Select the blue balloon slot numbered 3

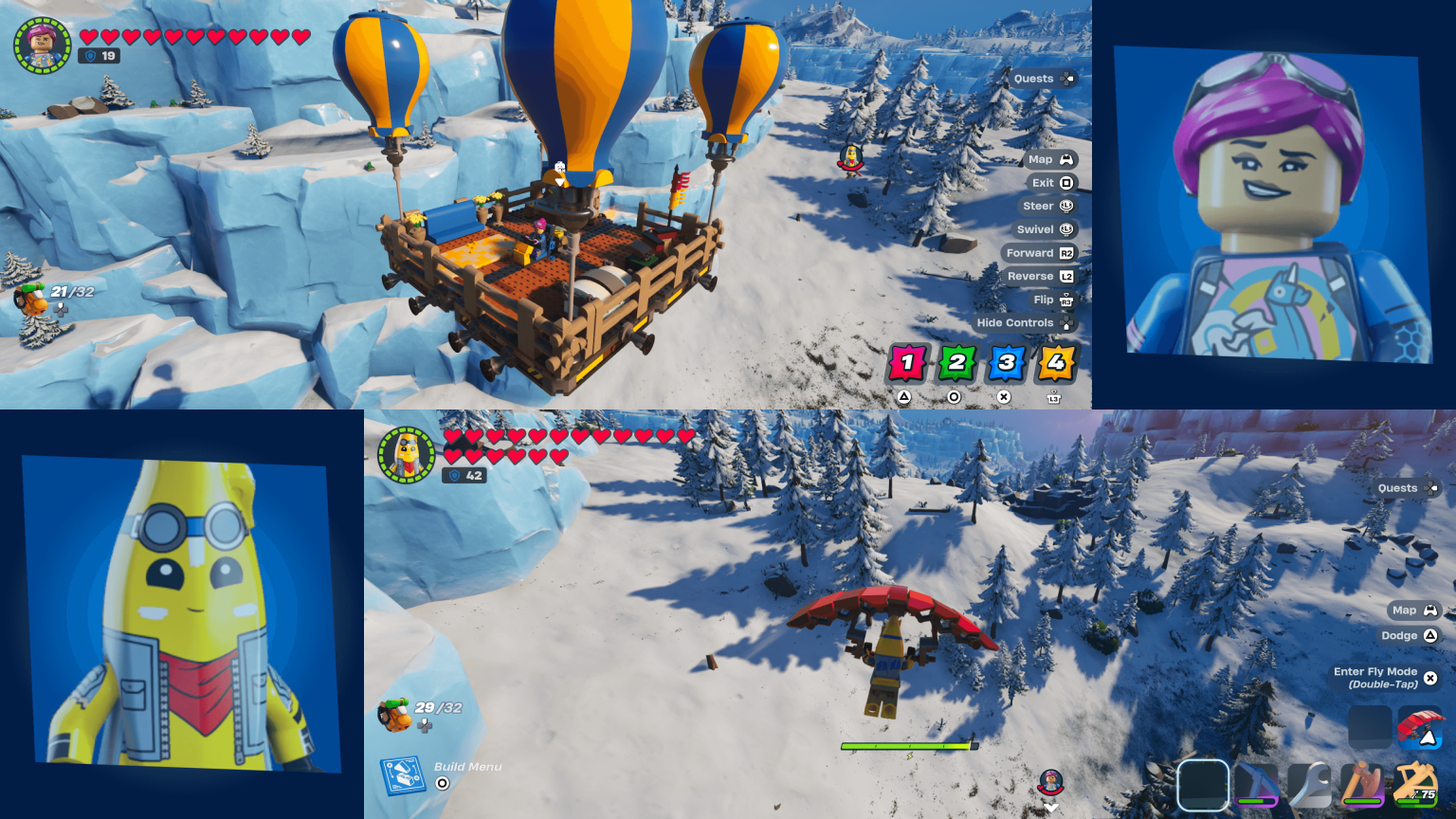point(1008,362)
